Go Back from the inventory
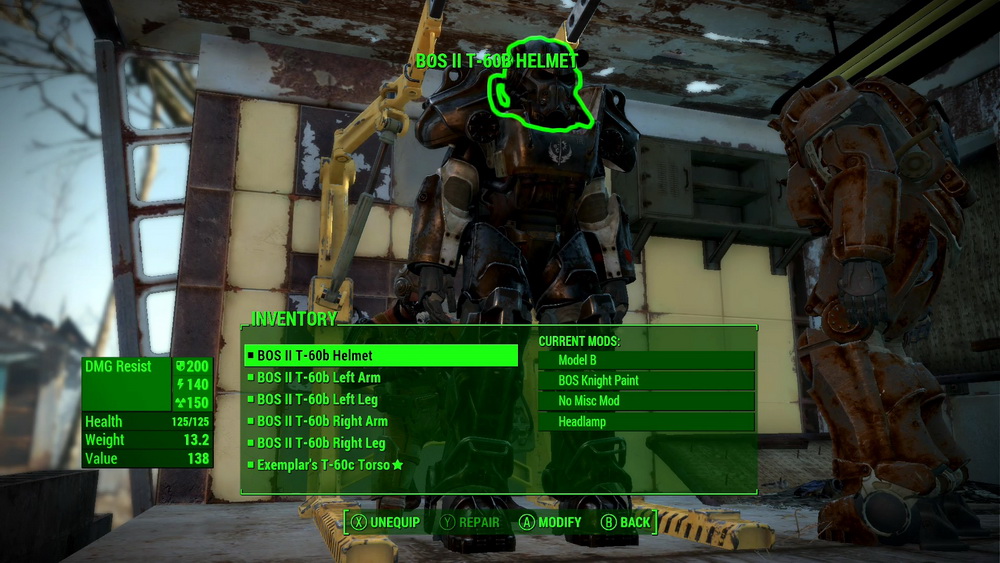Viewport: 1000px width, 563px height. [x=625, y=522]
